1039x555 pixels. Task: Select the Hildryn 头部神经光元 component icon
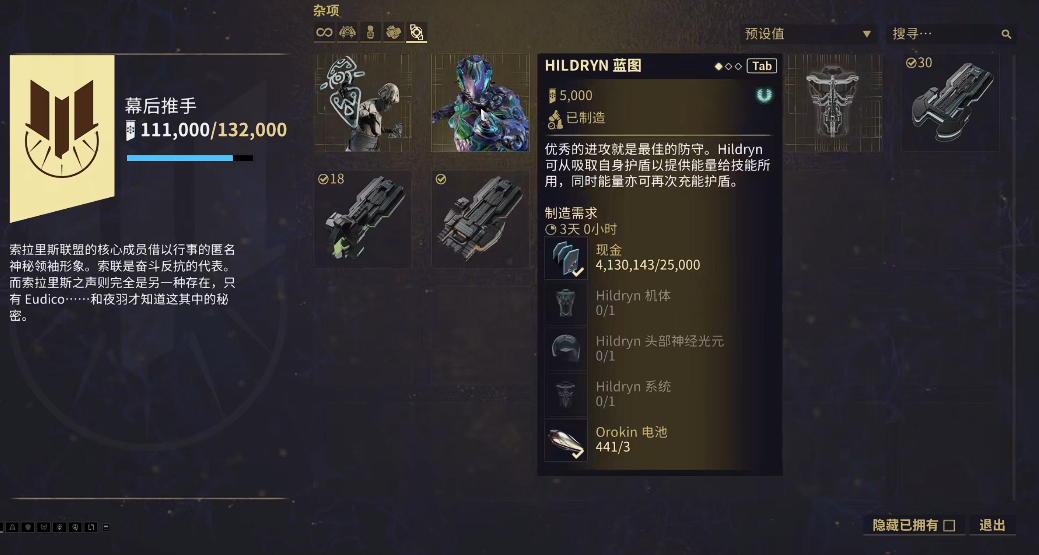(x=565, y=348)
